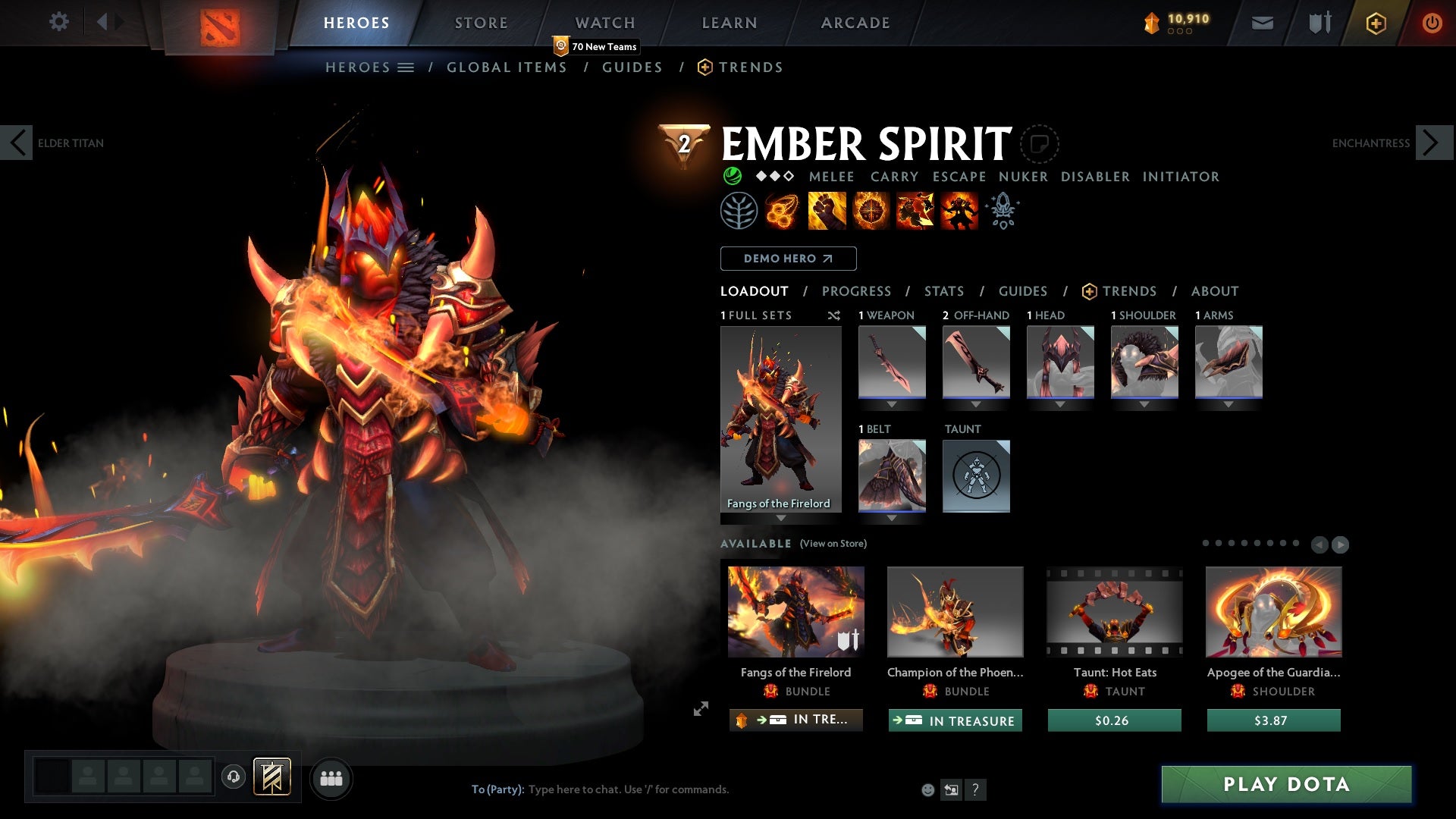Viewport: 1456px width, 819px height.
Task: Click the power/logout icon top right
Action: point(1432,22)
